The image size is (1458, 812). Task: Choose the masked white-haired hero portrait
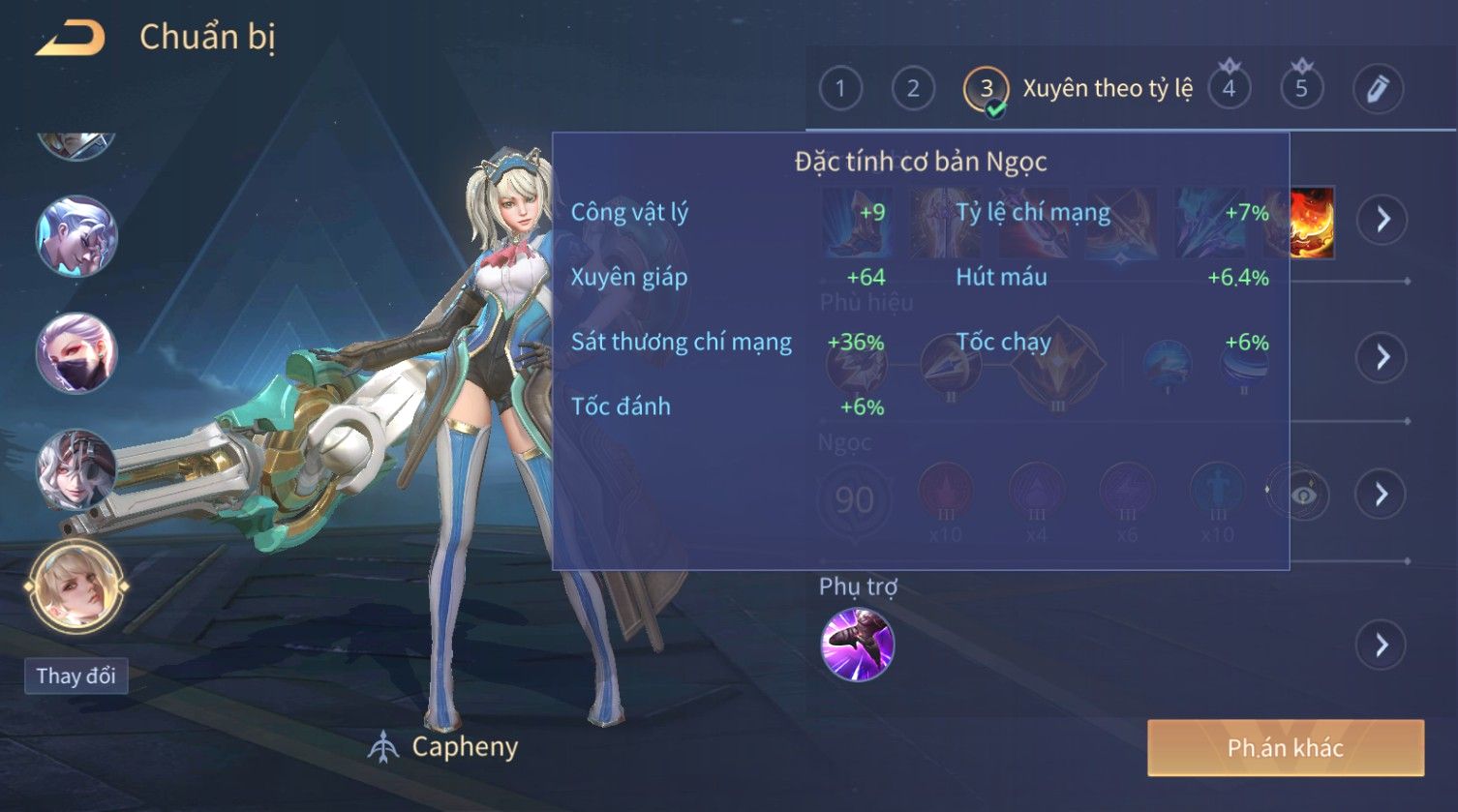tap(76, 352)
